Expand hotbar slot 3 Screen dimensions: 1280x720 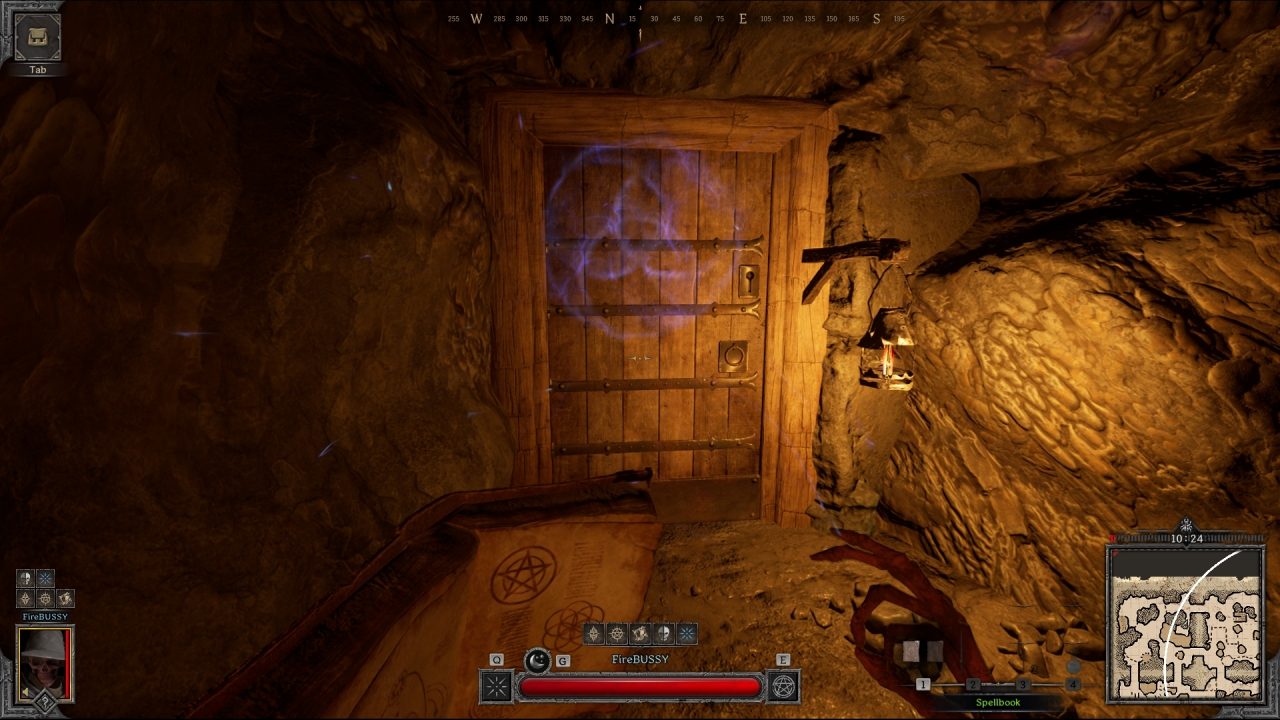click(1023, 684)
